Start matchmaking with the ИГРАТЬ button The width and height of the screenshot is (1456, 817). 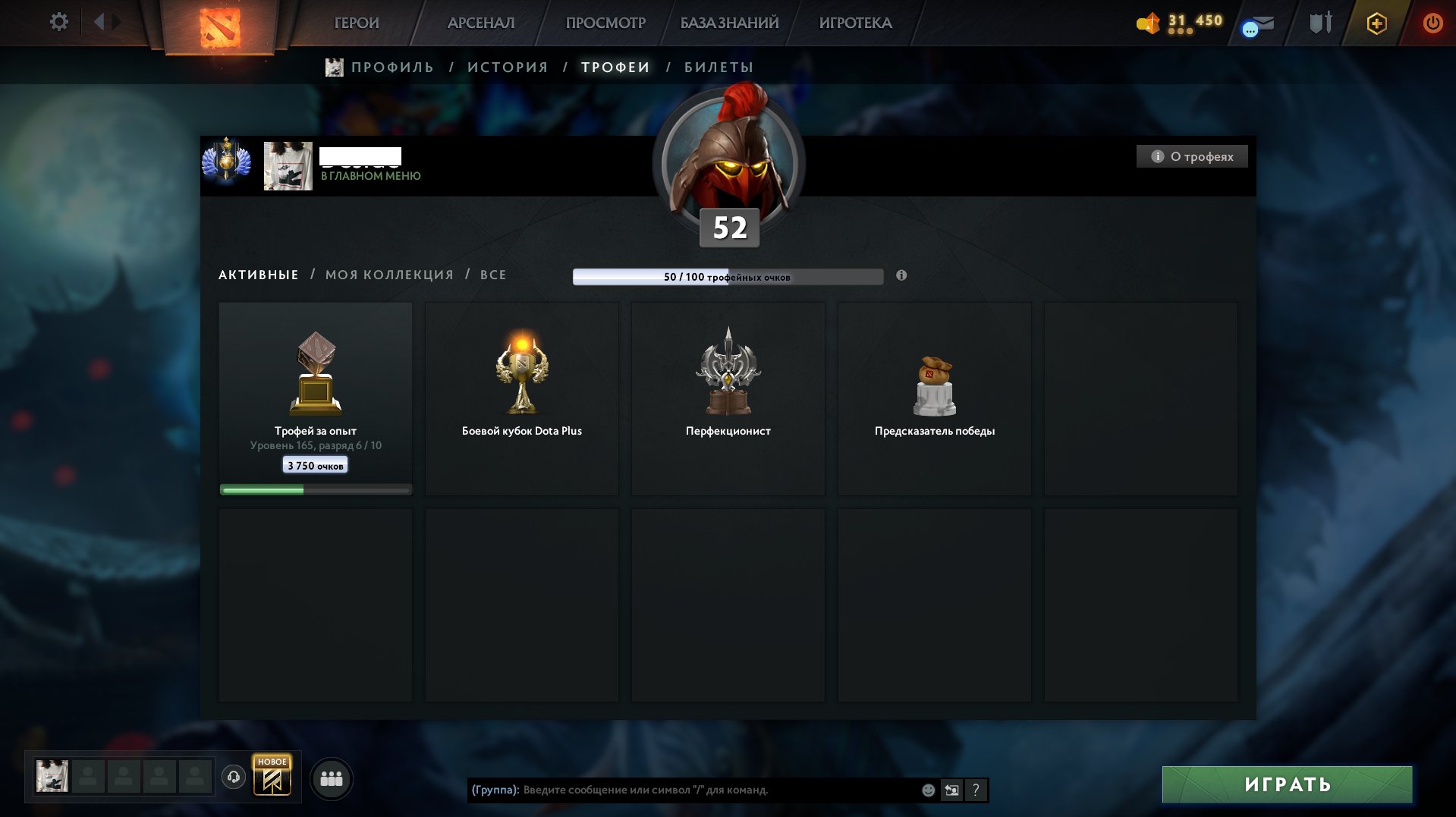[1287, 784]
